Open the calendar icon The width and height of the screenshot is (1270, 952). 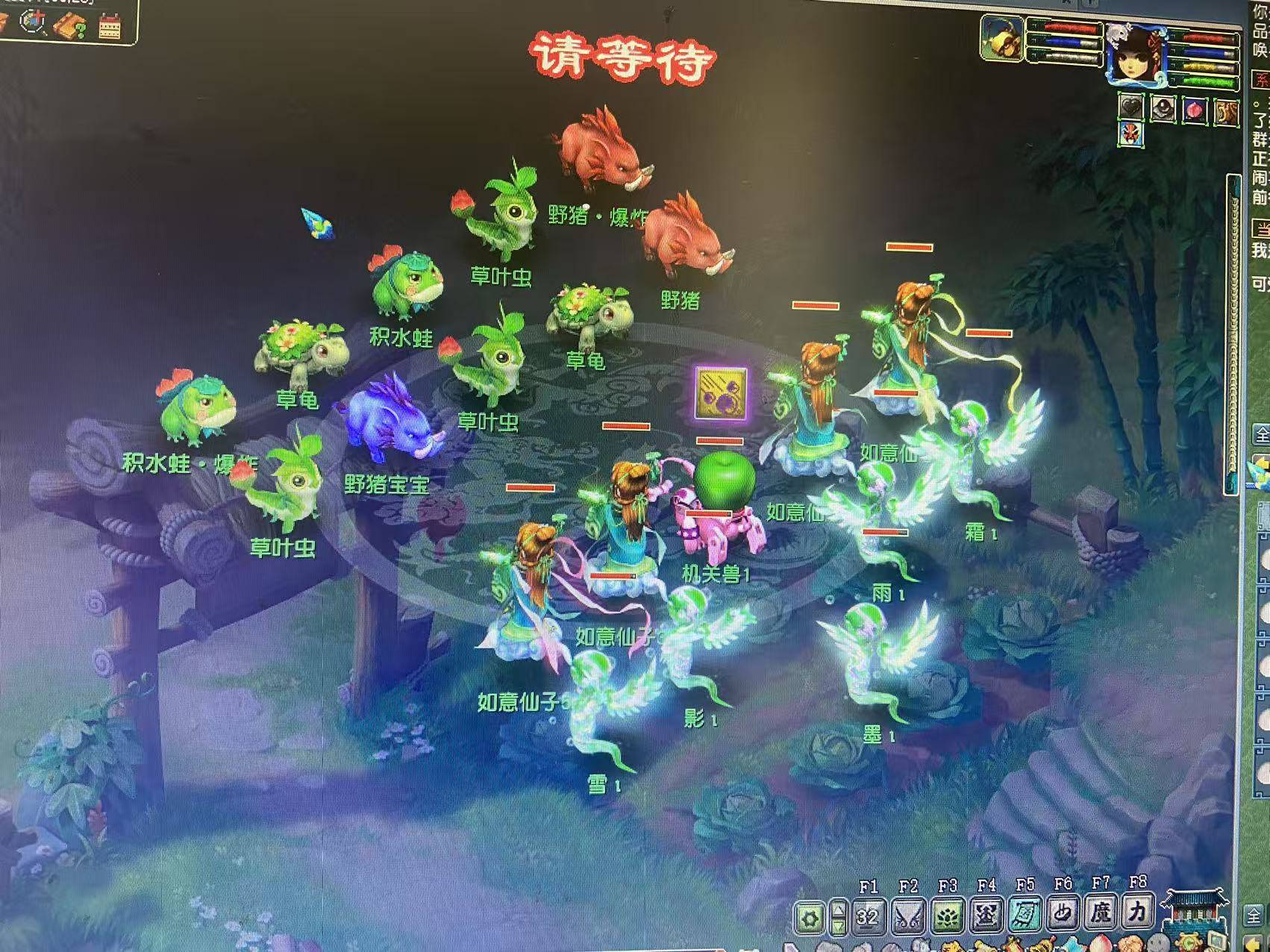(110, 25)
